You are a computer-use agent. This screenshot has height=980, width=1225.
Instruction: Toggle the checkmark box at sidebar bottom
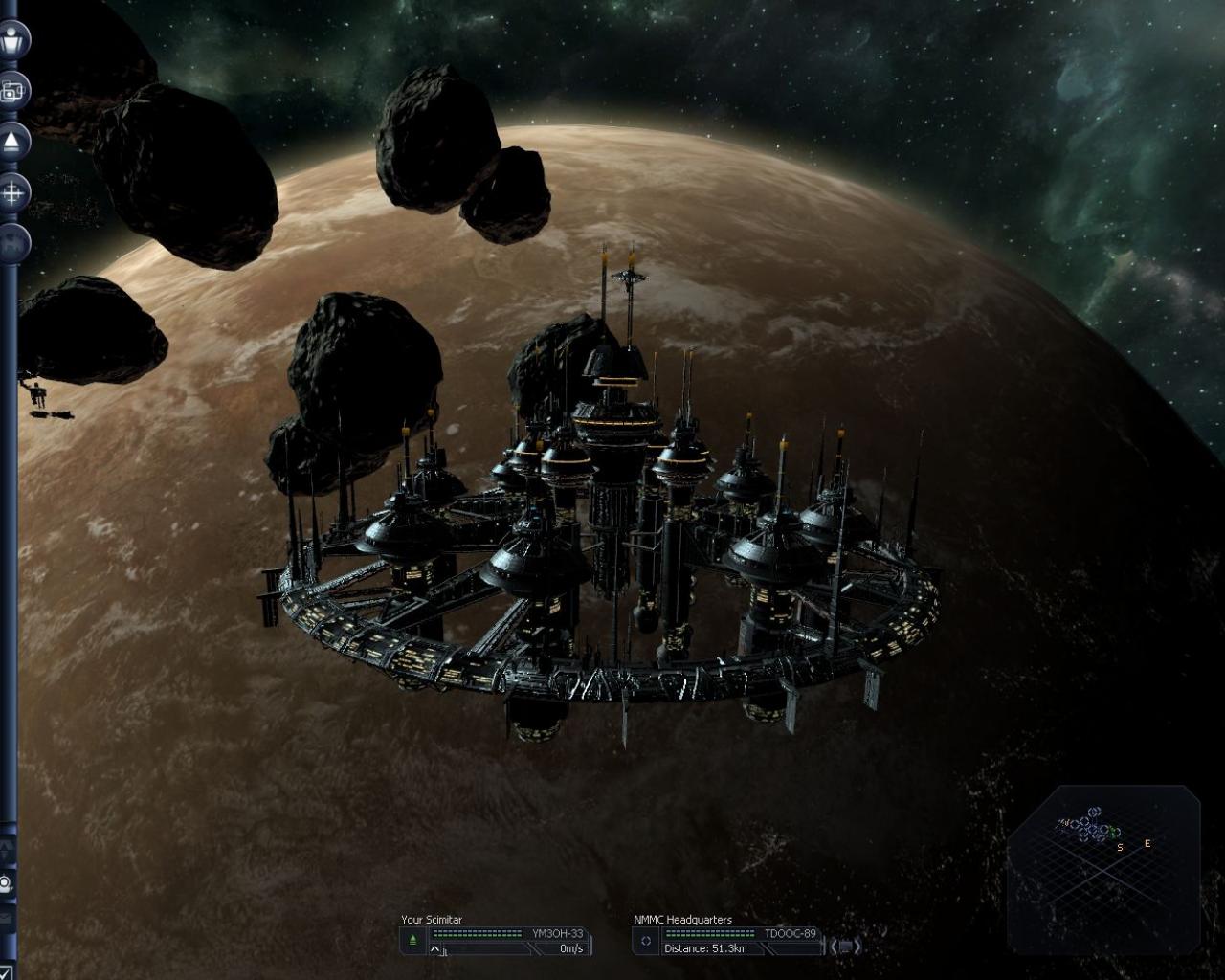pos(6,971)
